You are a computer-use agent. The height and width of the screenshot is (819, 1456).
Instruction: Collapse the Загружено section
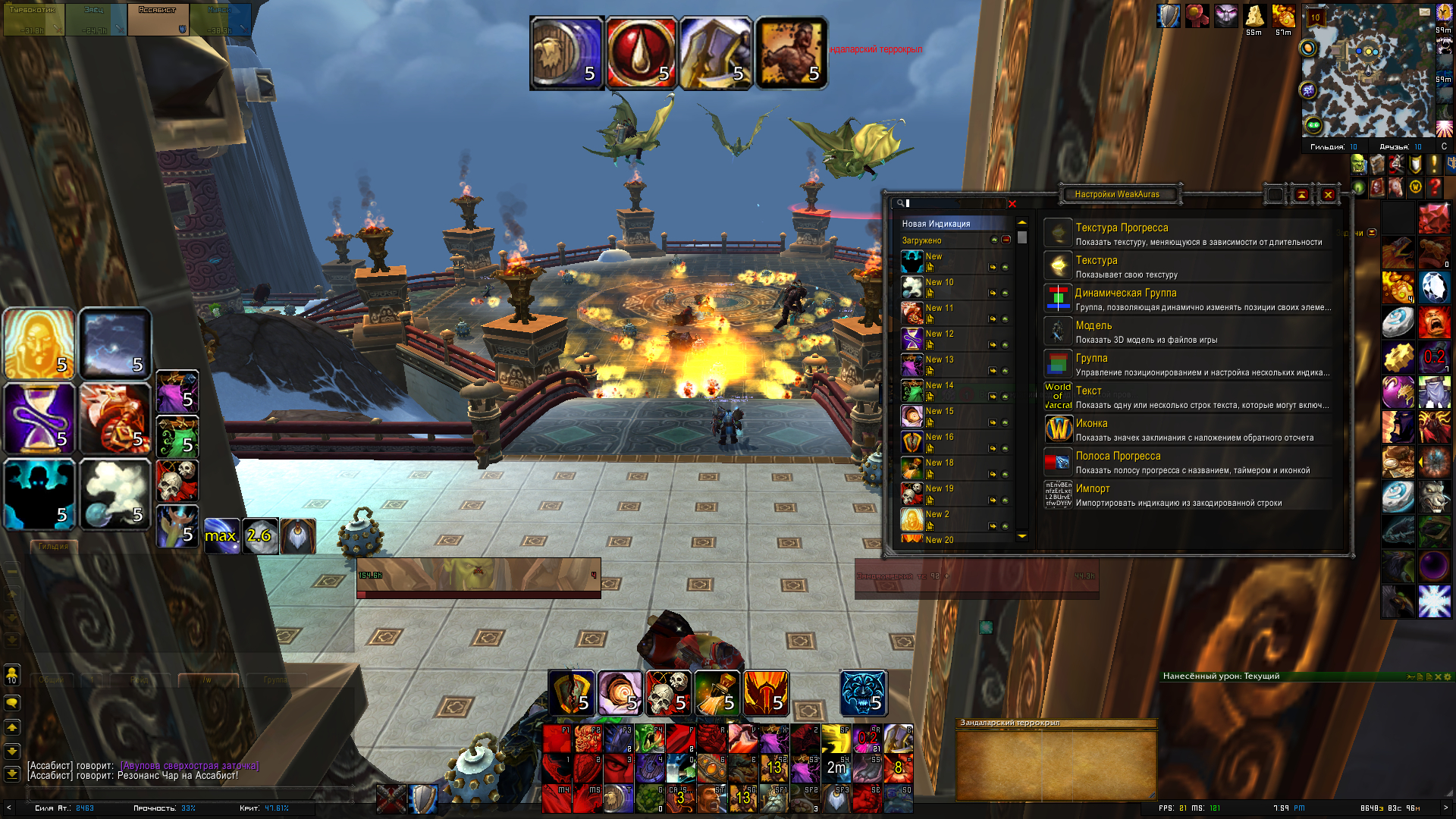(1006, 240)
